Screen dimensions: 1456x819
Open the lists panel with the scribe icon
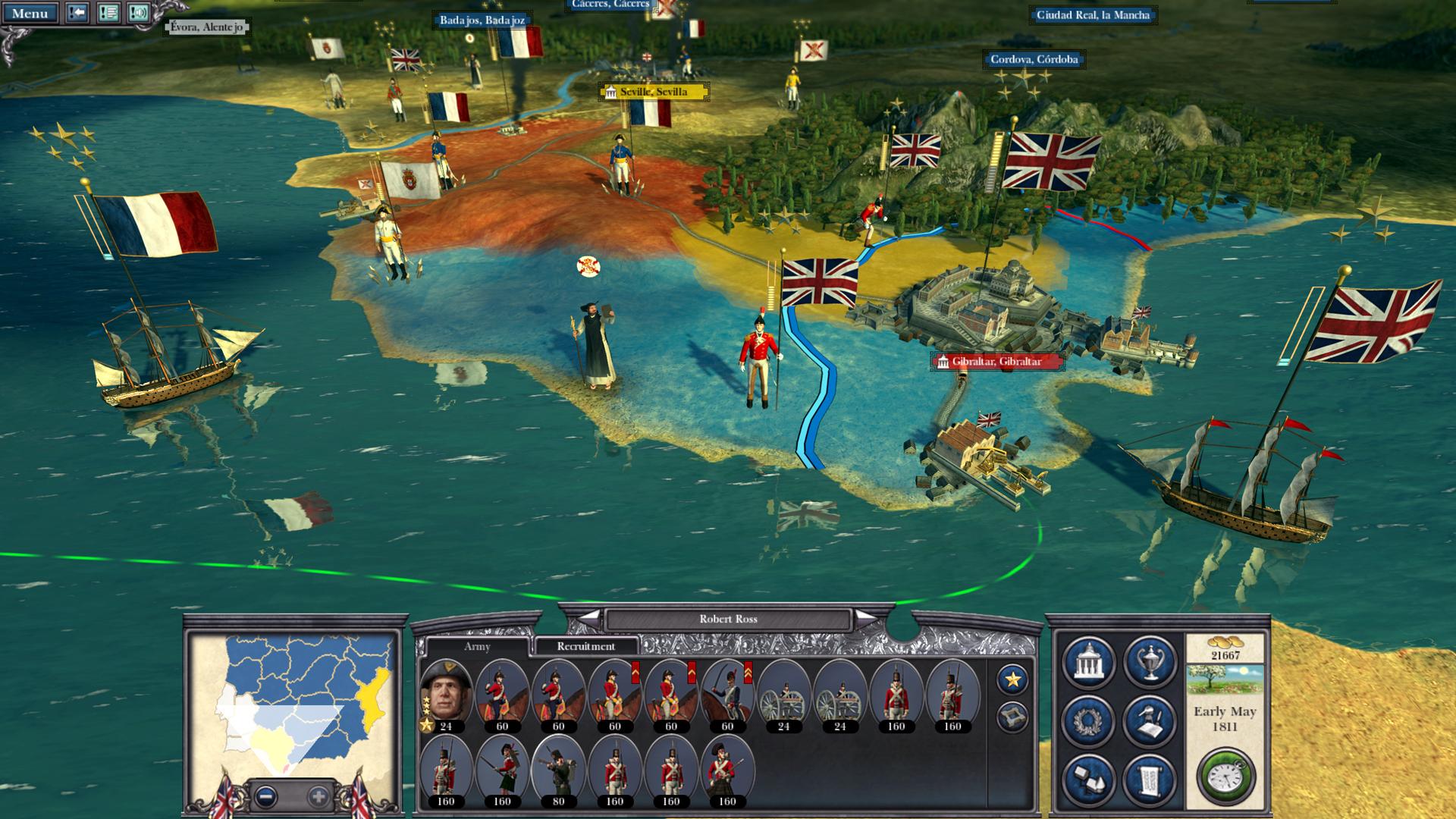click(x=1150, y=720)
